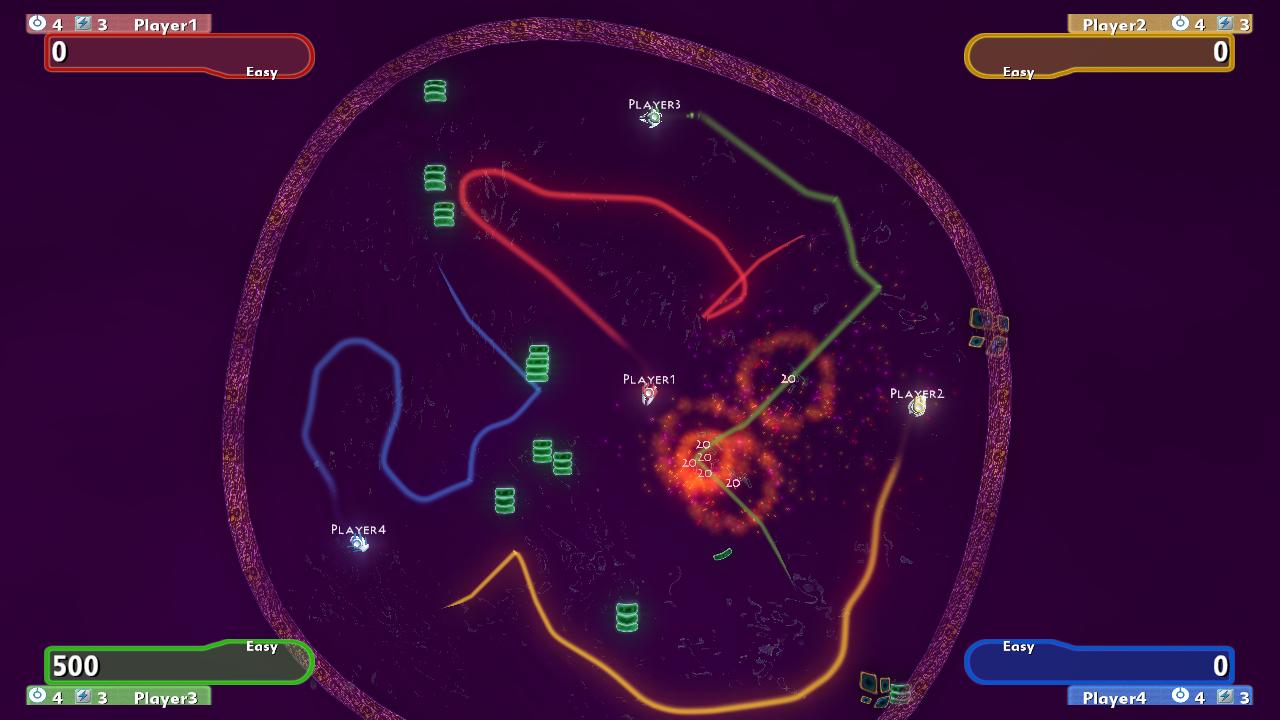This screenshot has width=1280, height=720.
Task: Click Player3's ship at the top of the arena
Action: [x=651, y=117]
